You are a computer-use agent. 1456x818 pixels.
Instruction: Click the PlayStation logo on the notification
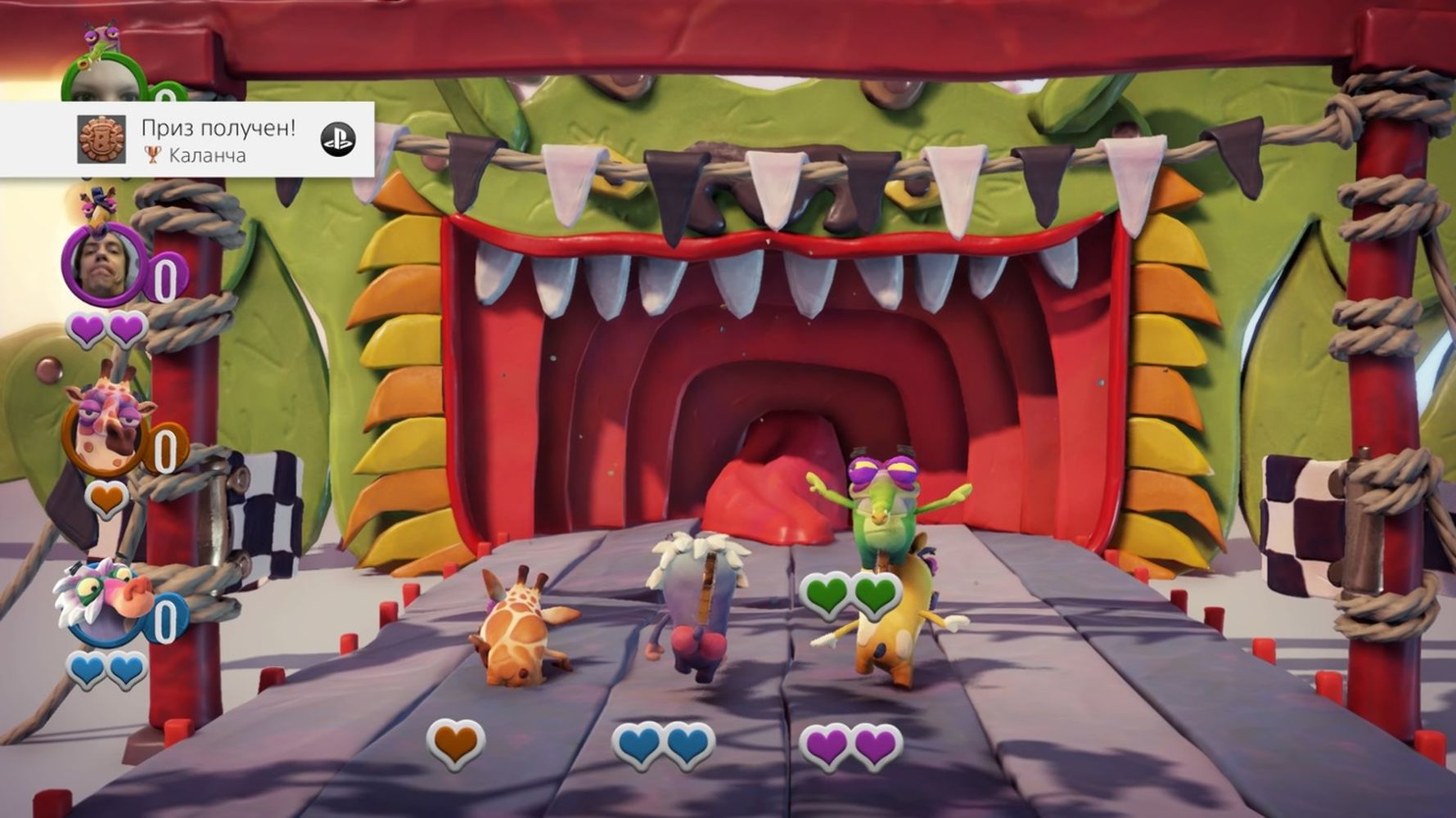[337, 140]
